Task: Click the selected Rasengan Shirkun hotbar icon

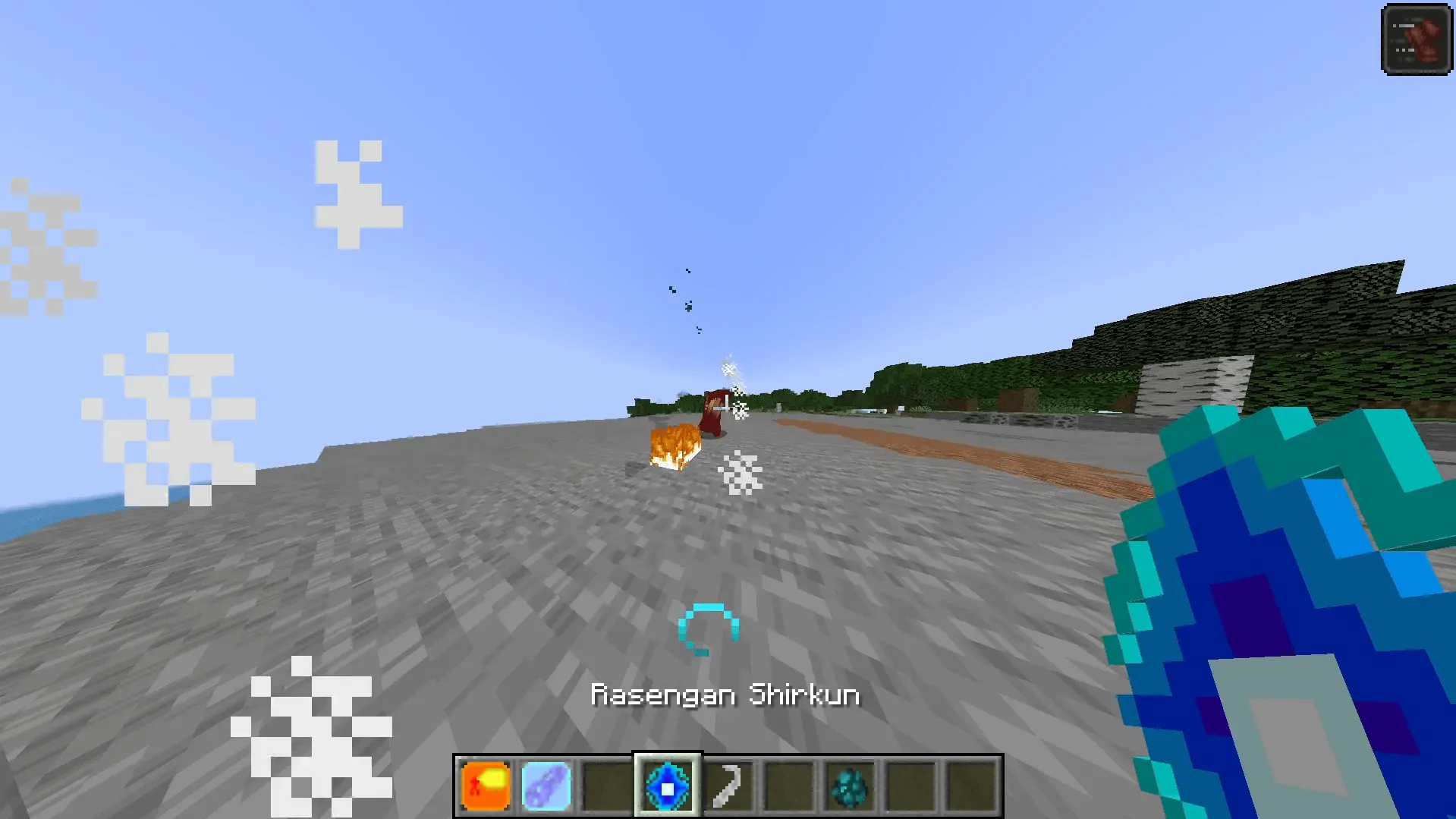Action: pyautogui.click(x=668, y=785)
